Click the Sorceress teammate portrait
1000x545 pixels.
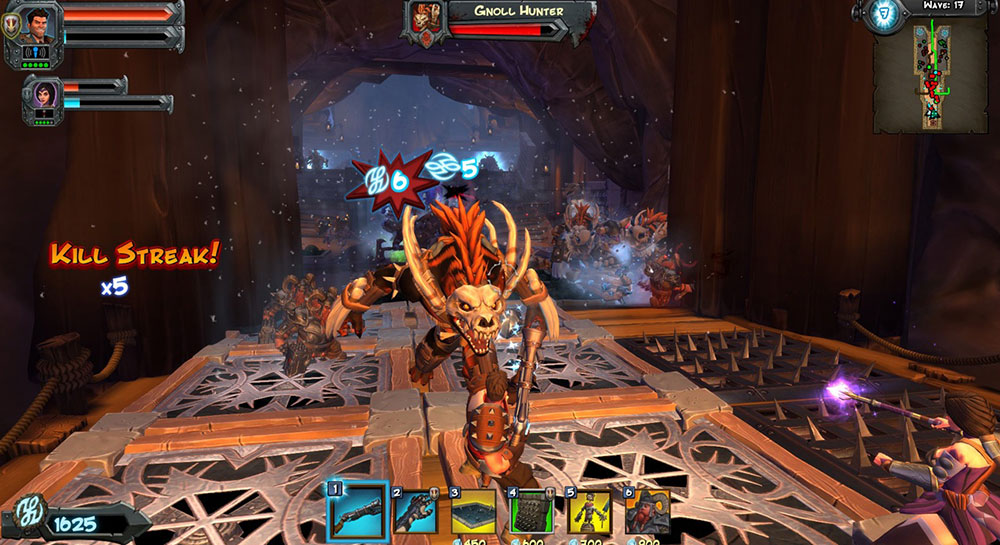click(x=44, y=97)
